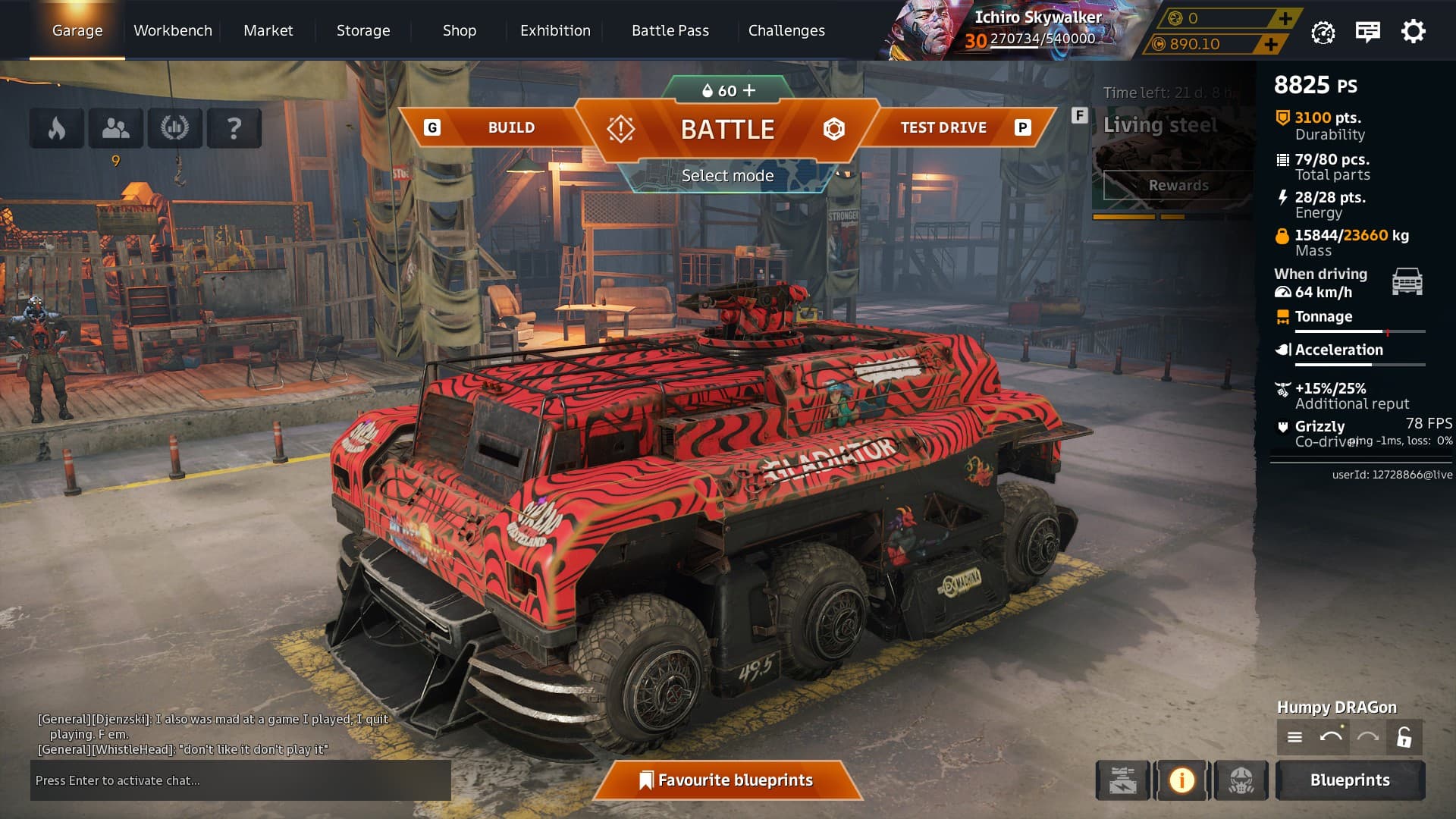Switch to the Market tab

(x=268, y=30)
